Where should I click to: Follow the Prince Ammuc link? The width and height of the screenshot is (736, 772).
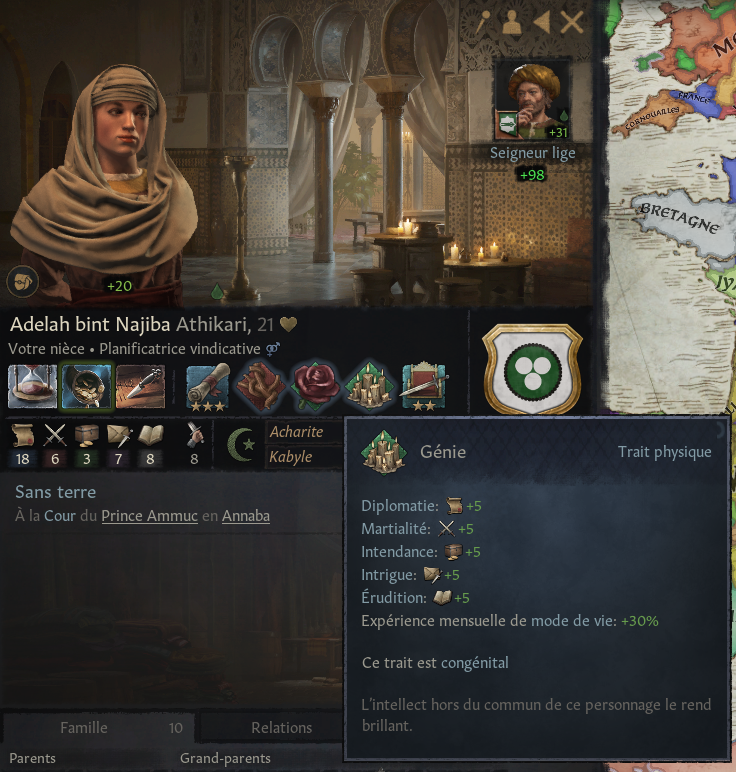pyautogui.click(x=149, y=517)
